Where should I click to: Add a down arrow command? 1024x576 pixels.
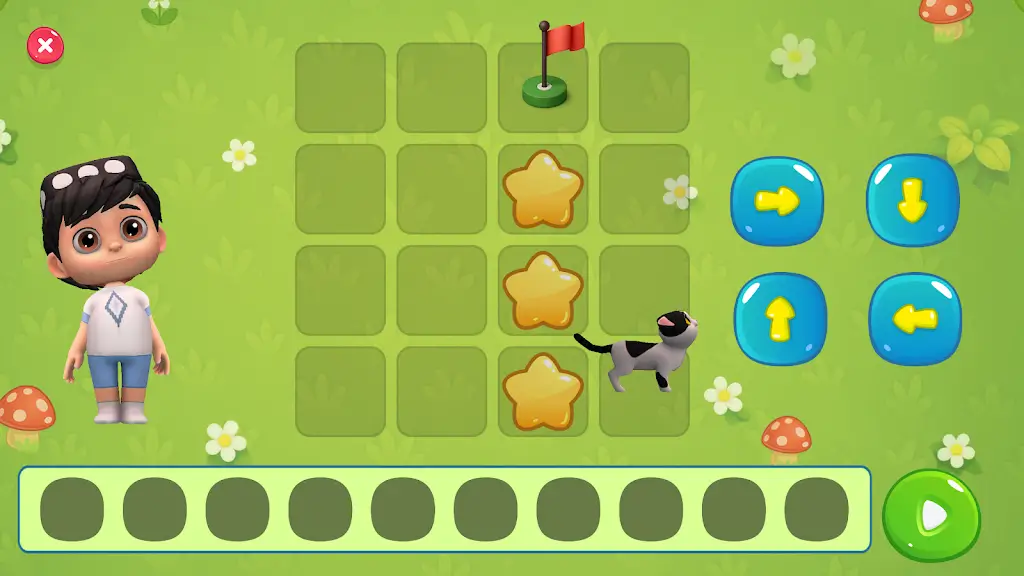point(912,201)
